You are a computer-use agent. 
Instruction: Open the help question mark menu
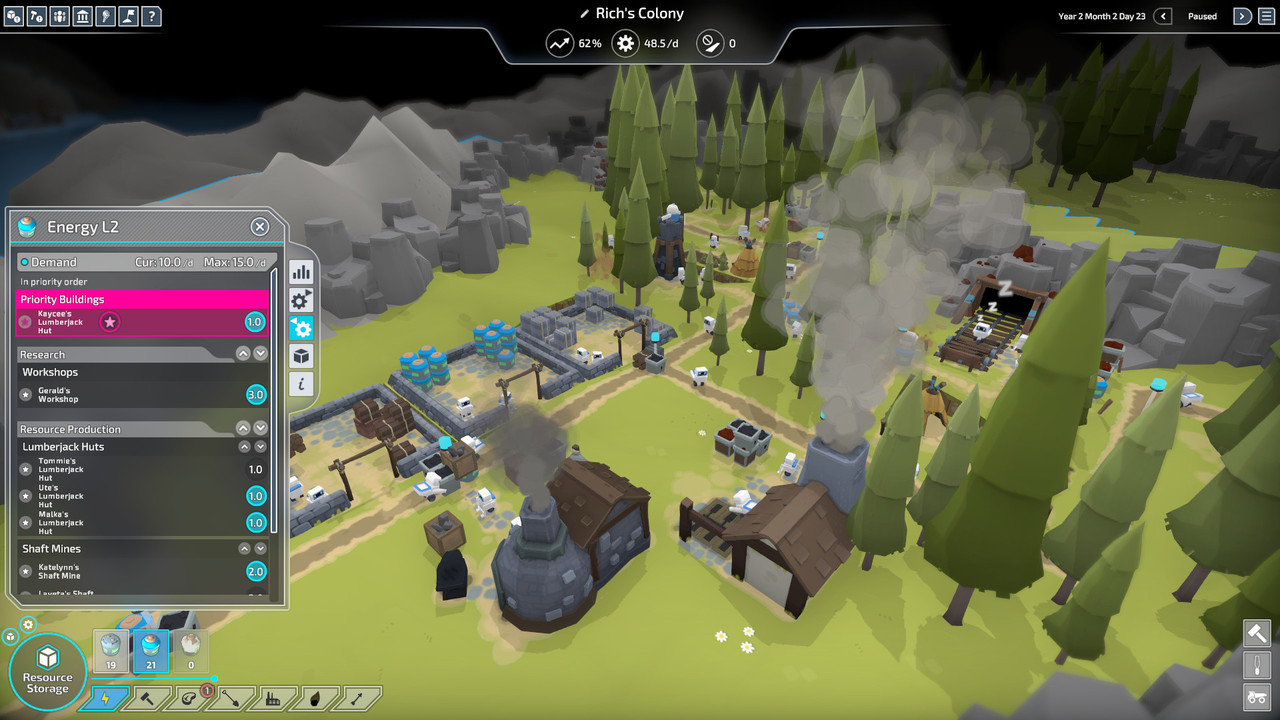point(150,16)
